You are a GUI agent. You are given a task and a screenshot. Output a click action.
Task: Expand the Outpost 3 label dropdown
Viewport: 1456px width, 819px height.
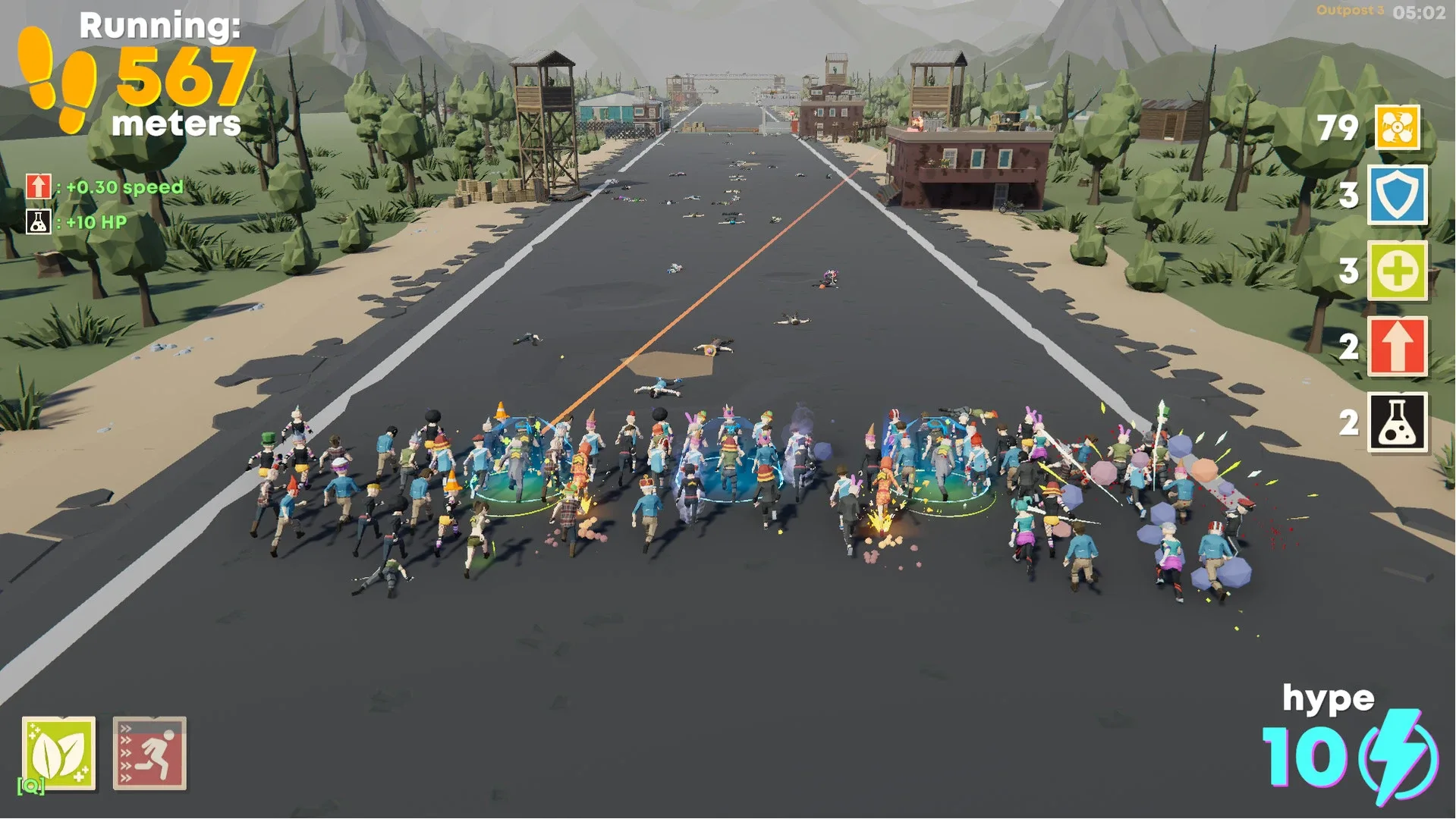click(x=1351, y=11)
